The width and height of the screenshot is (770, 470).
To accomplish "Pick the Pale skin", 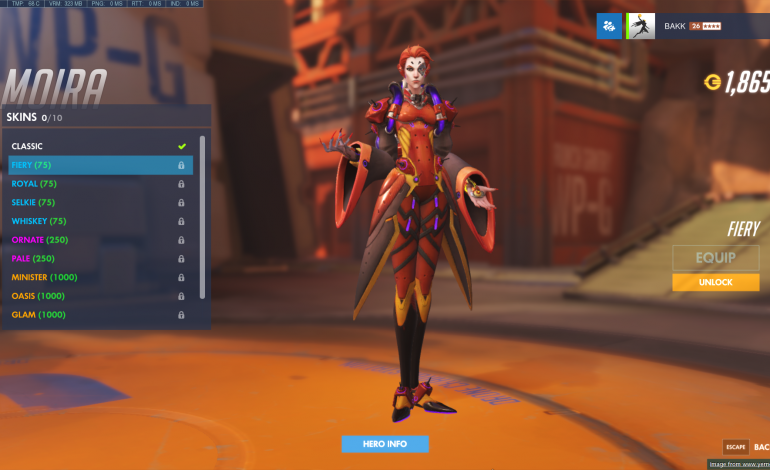I will (x=98, y=258).
